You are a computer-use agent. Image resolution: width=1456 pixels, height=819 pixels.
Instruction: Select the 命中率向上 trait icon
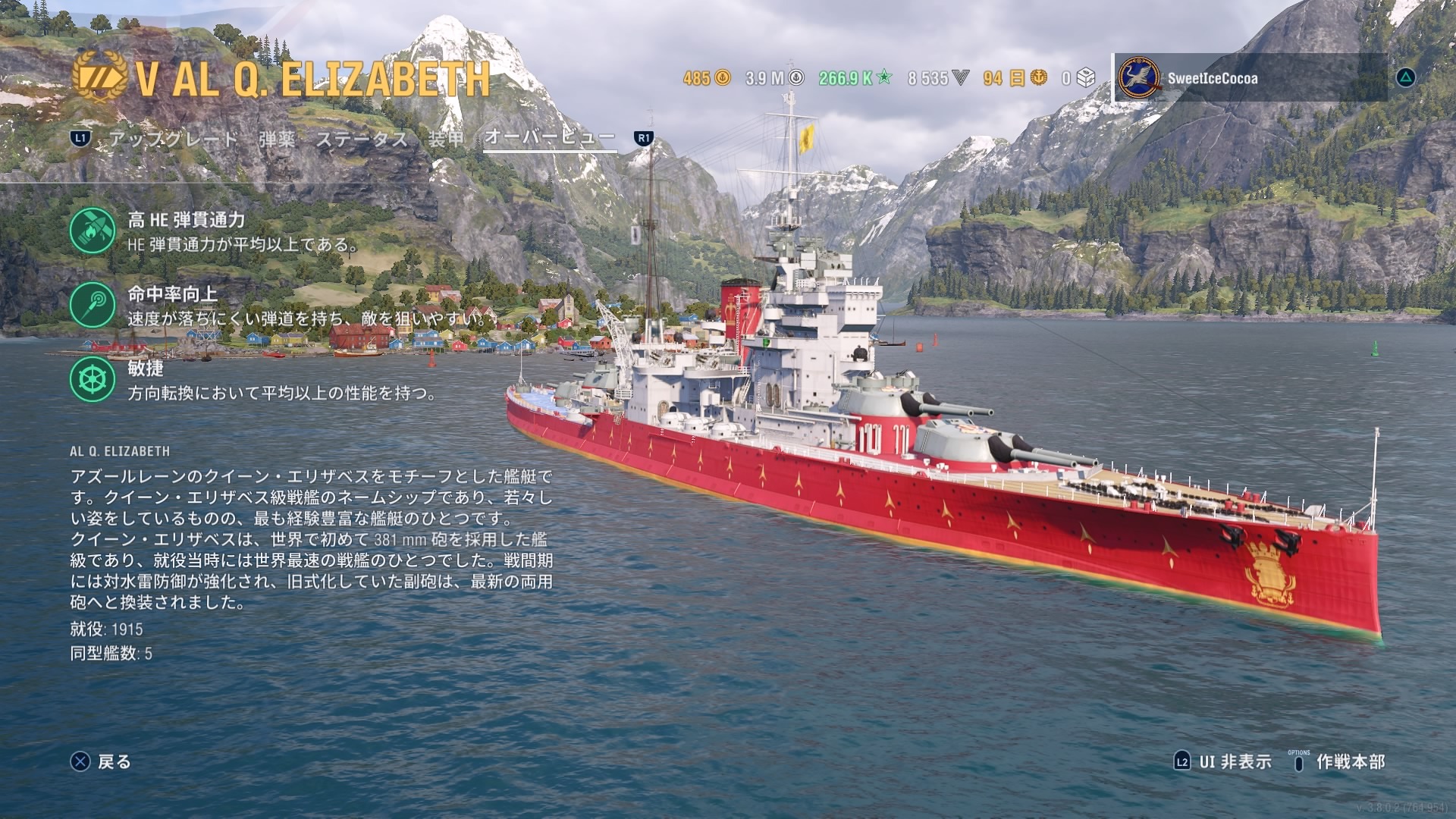coord(93,305)
